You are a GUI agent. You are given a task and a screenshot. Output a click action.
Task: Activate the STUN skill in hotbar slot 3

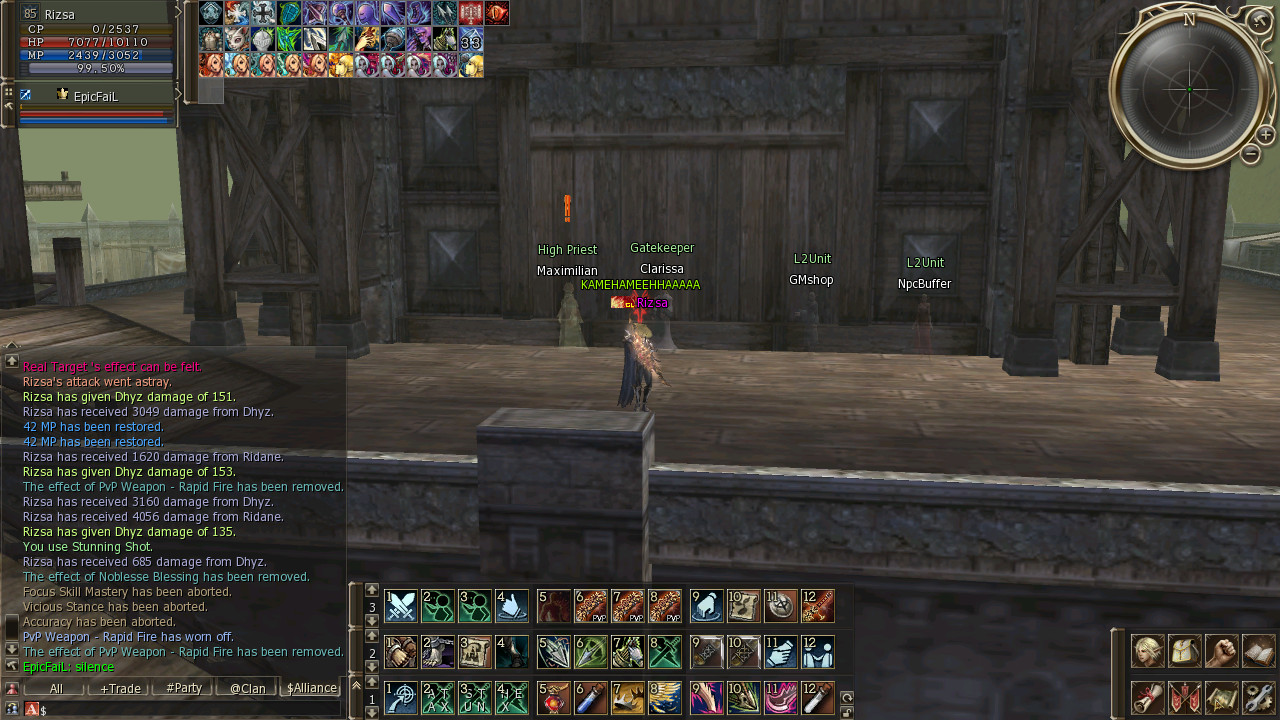475,697
